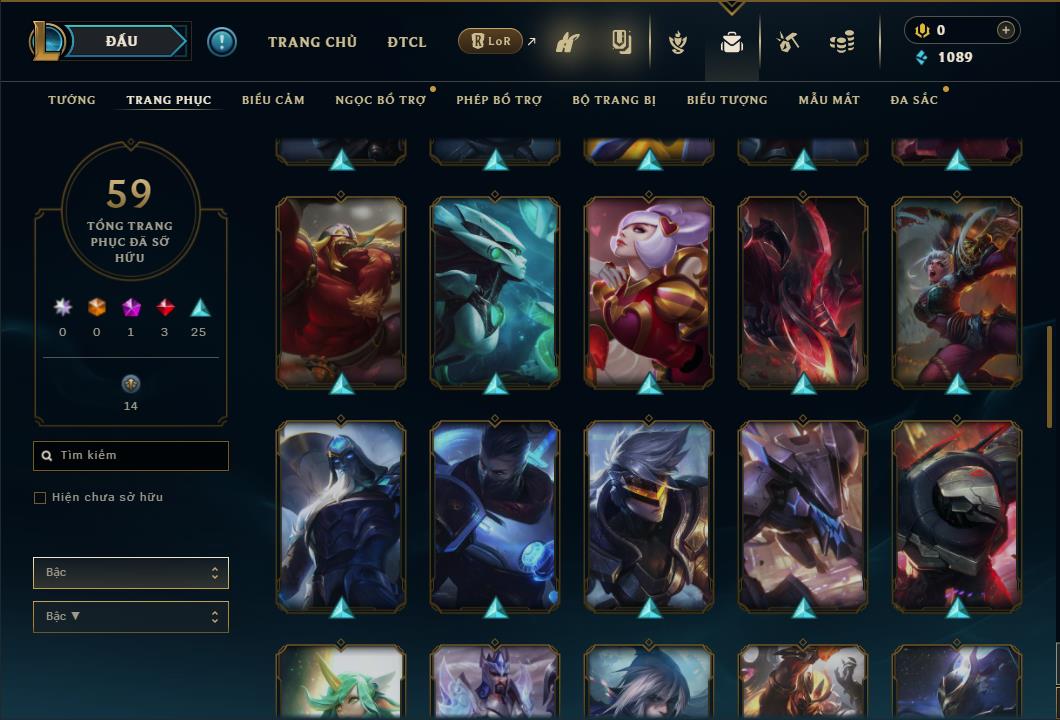The image size is (1060, 720).
Task: Open the BIỂU CẢM tab
Action: 273,100
